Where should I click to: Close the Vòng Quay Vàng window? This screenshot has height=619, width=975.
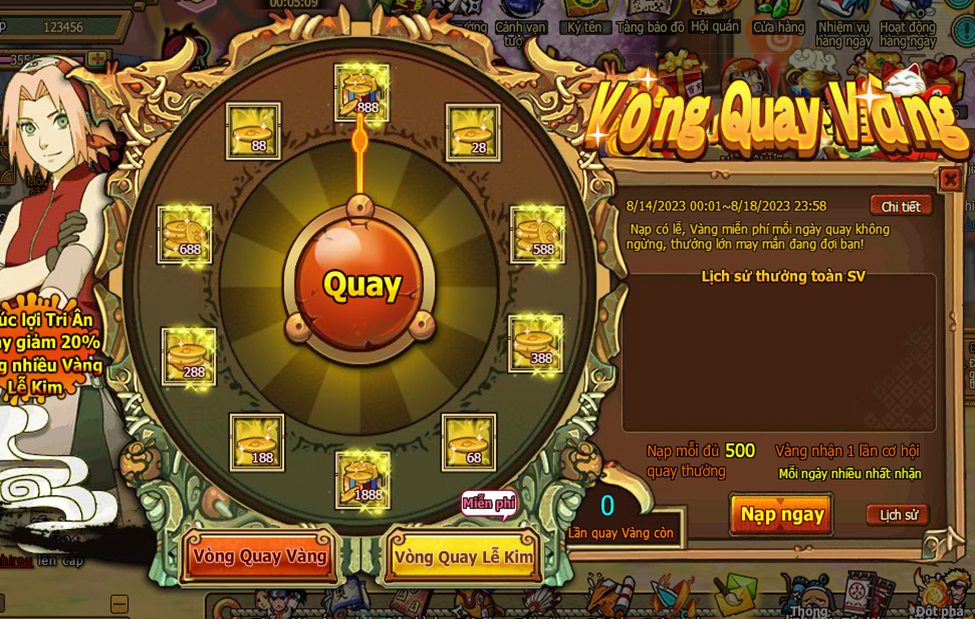[x=949, y=180]
